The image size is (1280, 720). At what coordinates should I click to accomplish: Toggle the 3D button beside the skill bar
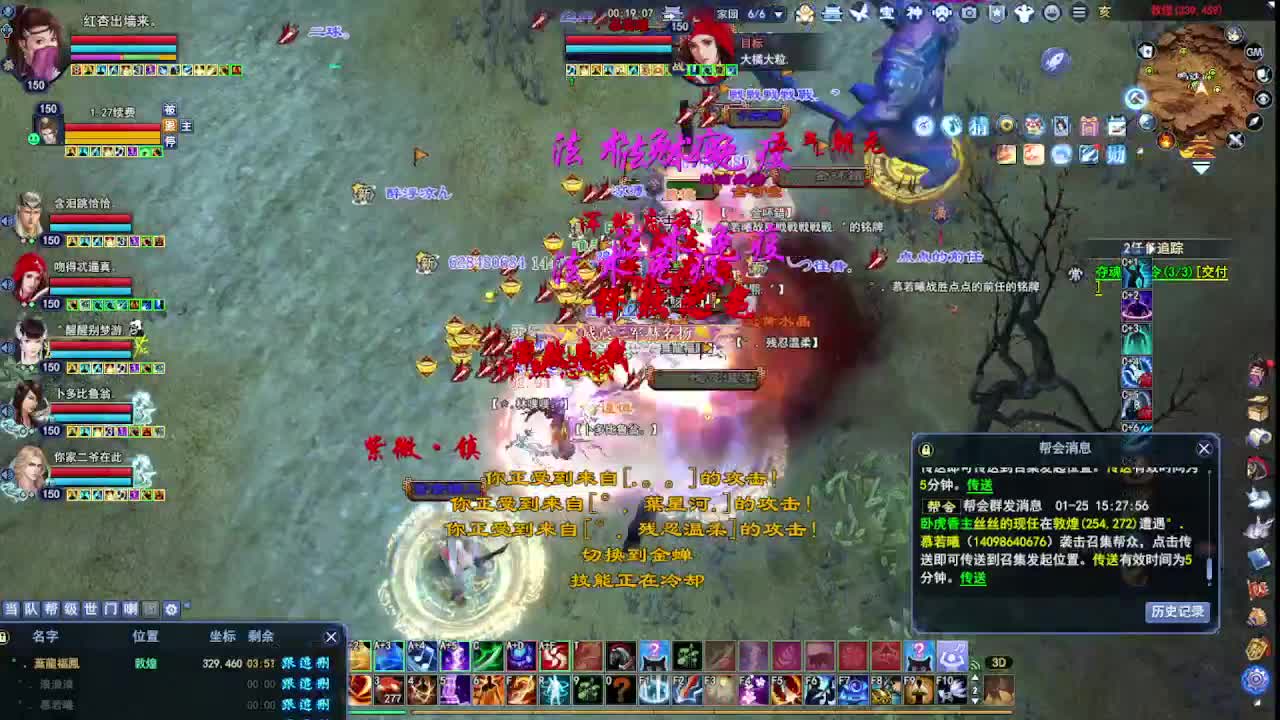pyautogui.click(x=999, y=663)
